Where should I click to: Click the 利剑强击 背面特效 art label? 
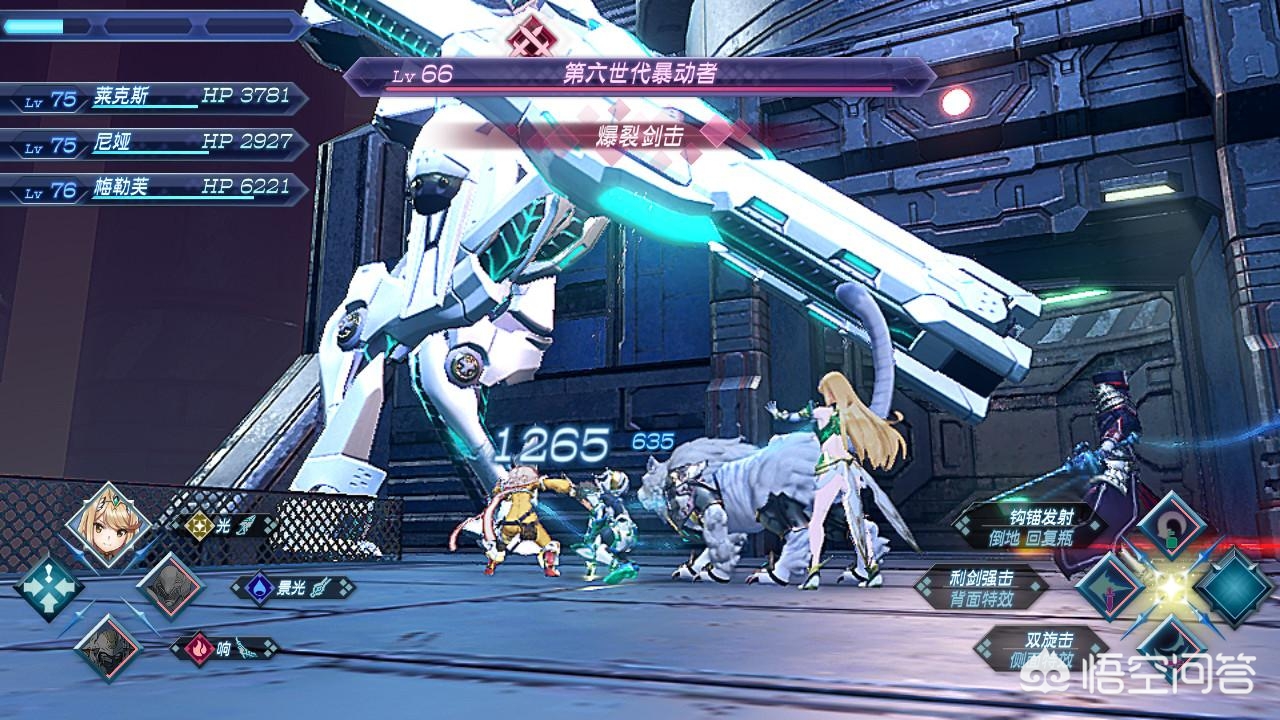(x=980, y=588)
